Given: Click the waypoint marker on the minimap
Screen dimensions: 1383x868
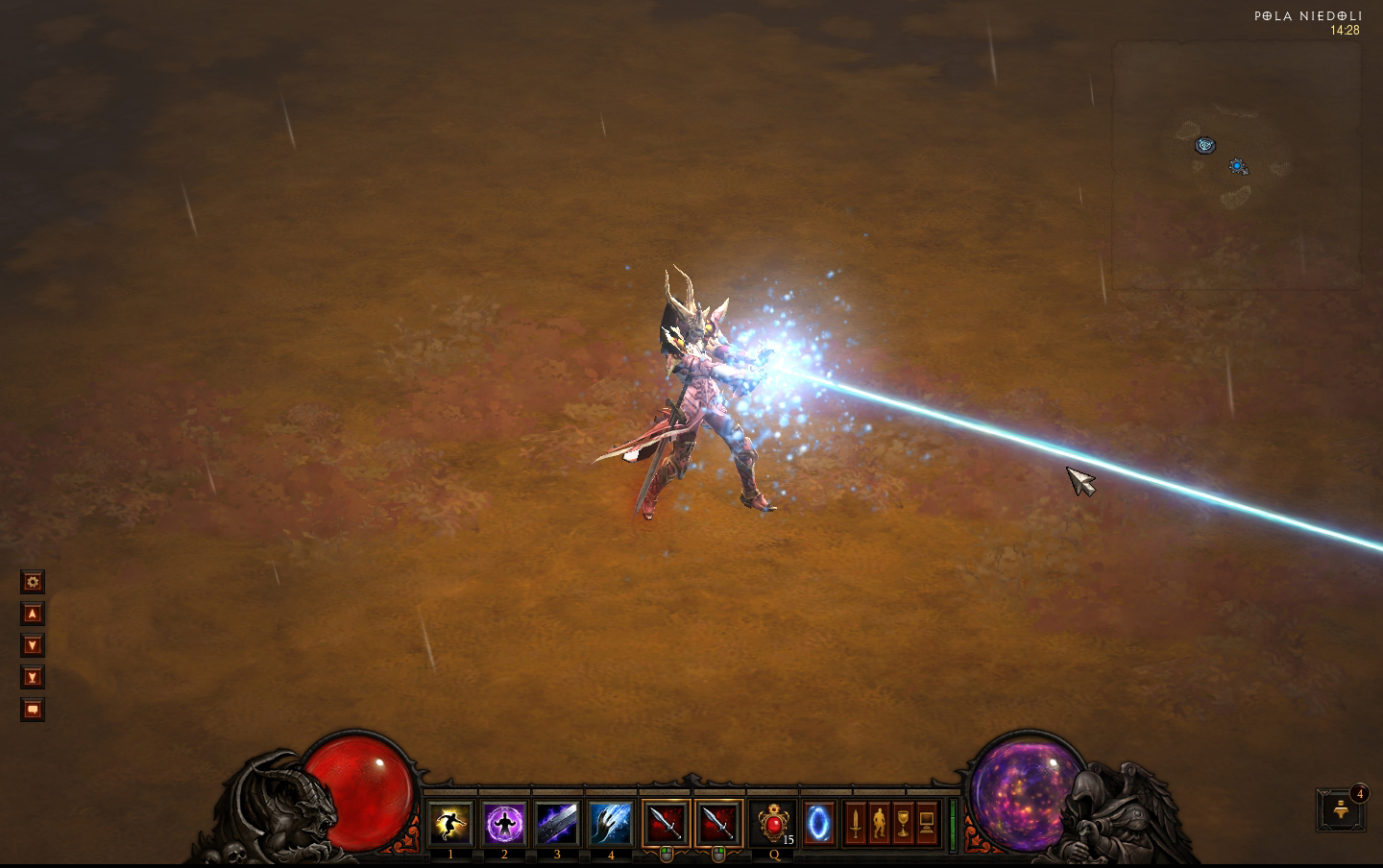Looking at the screenshot, I should tap(1204, 145).
